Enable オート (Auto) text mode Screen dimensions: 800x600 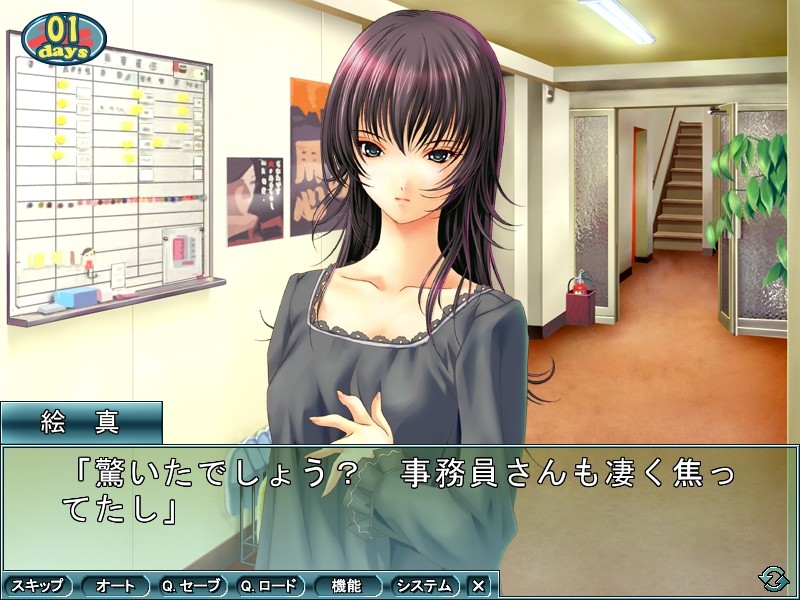coord(115,586)
